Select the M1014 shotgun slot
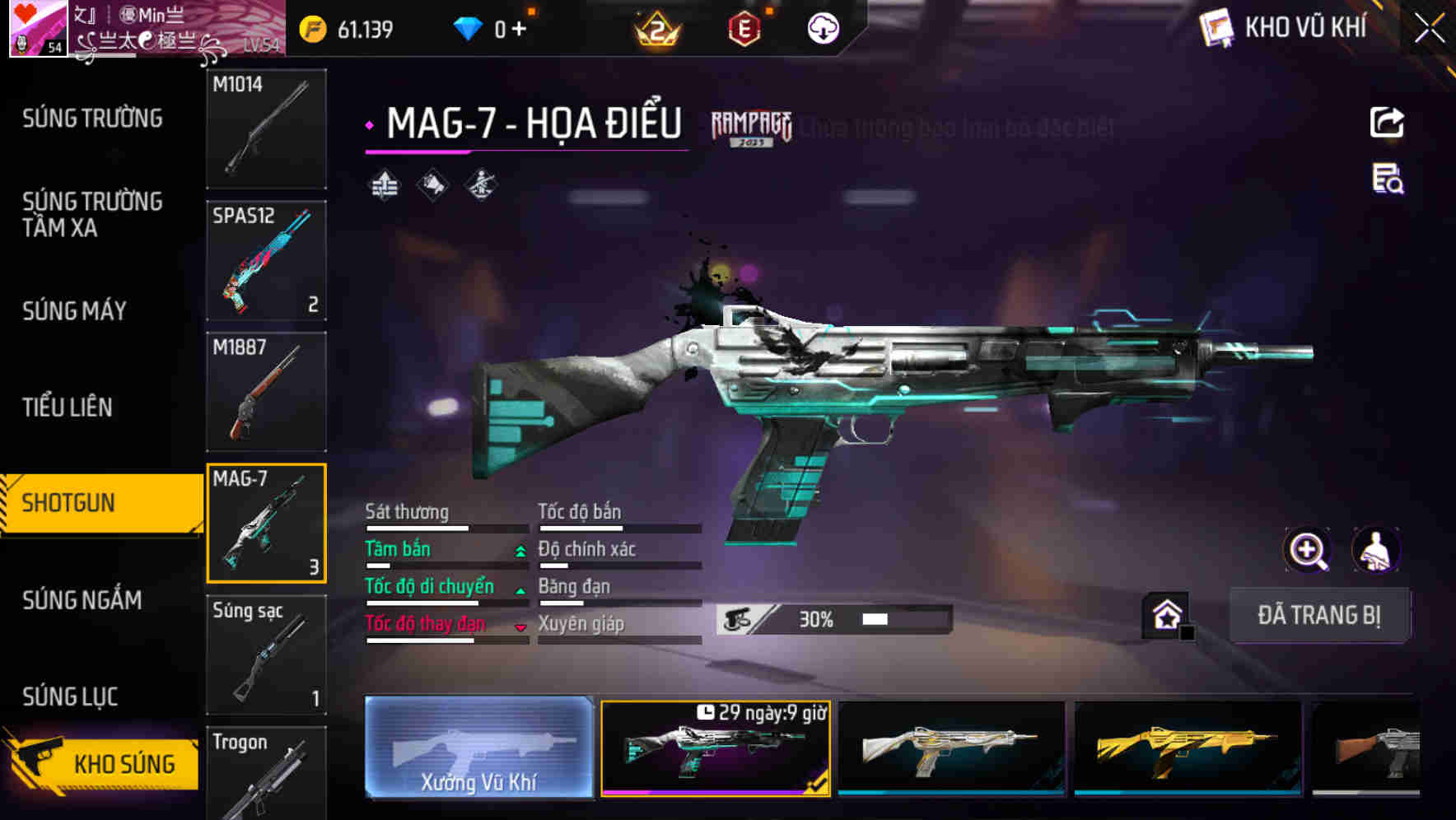 coord(266,128)
